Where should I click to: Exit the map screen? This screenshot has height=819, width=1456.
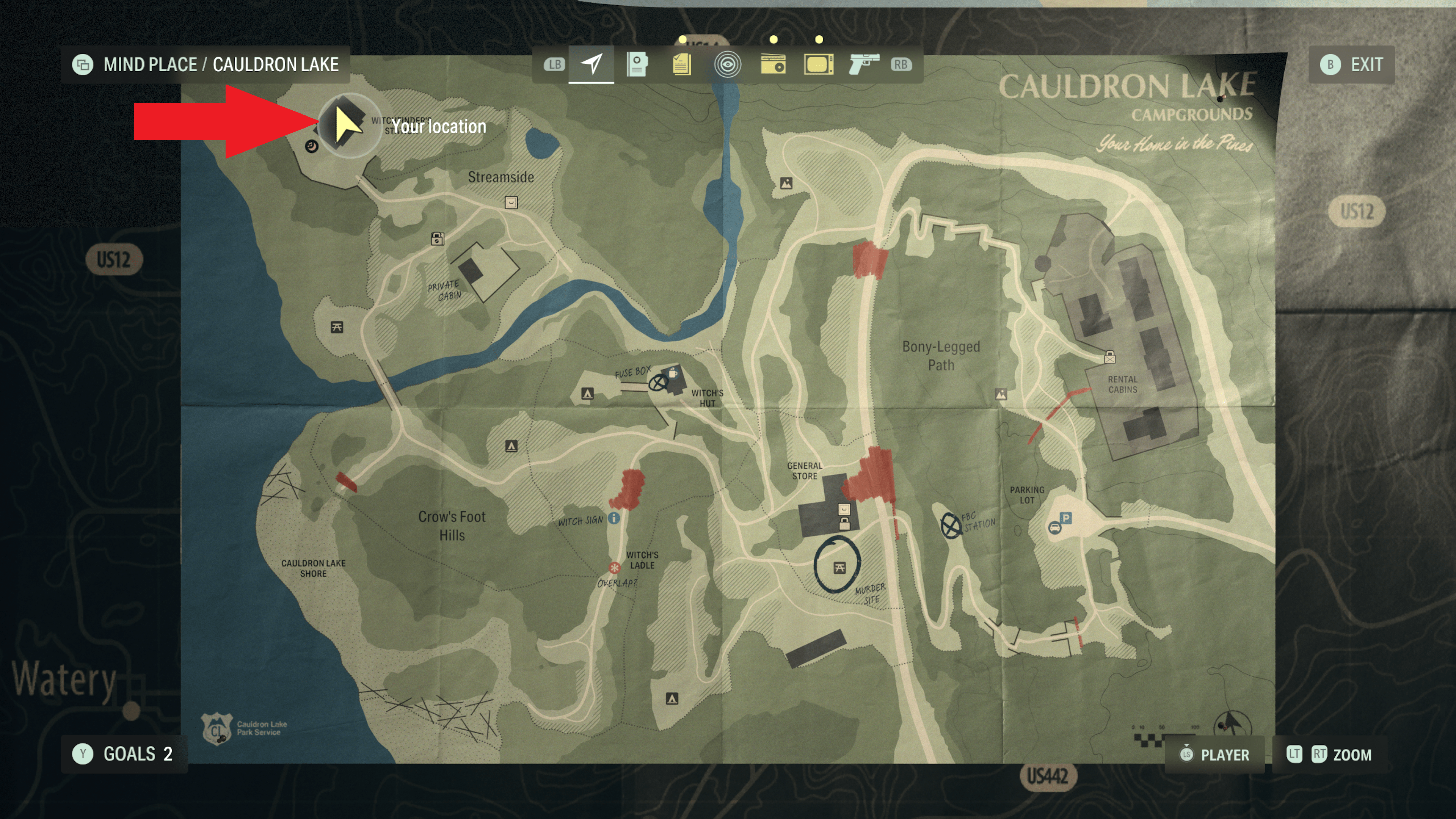(x=1351, y=64)
